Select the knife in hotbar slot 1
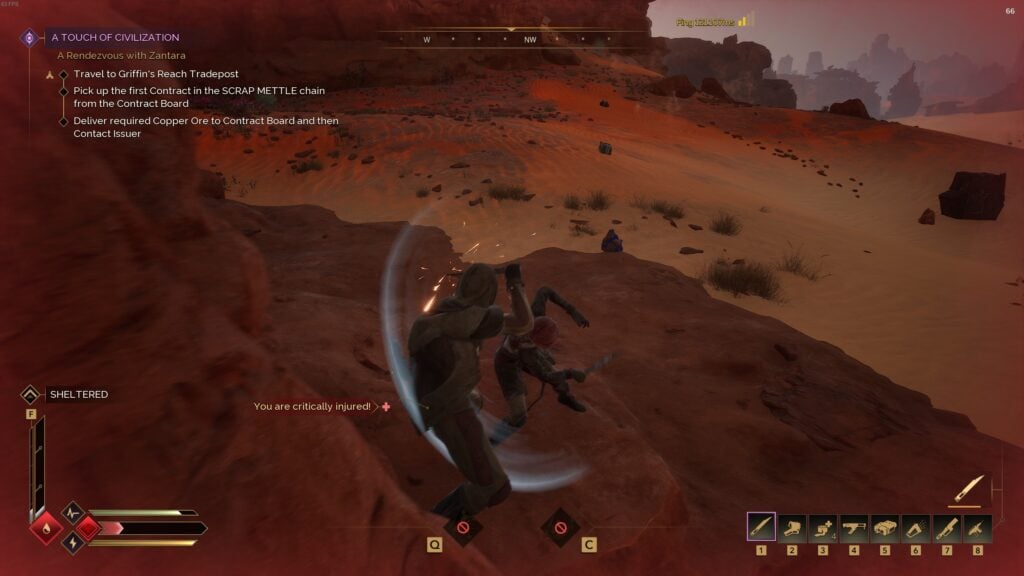Screen dimensions: 1024x576 [761, 527]
